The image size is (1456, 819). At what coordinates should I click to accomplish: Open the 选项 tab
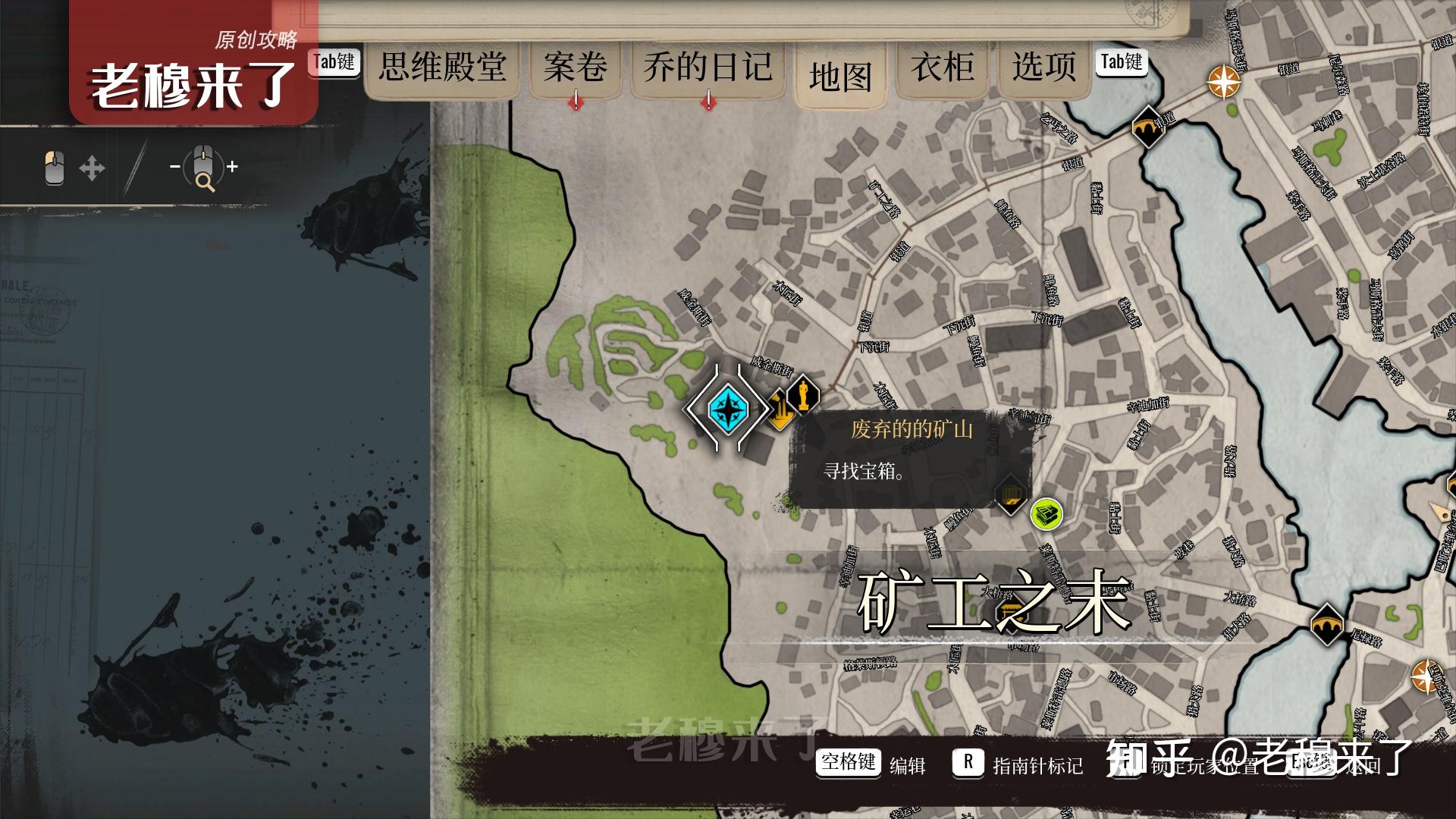click(x=1043, y=67)
